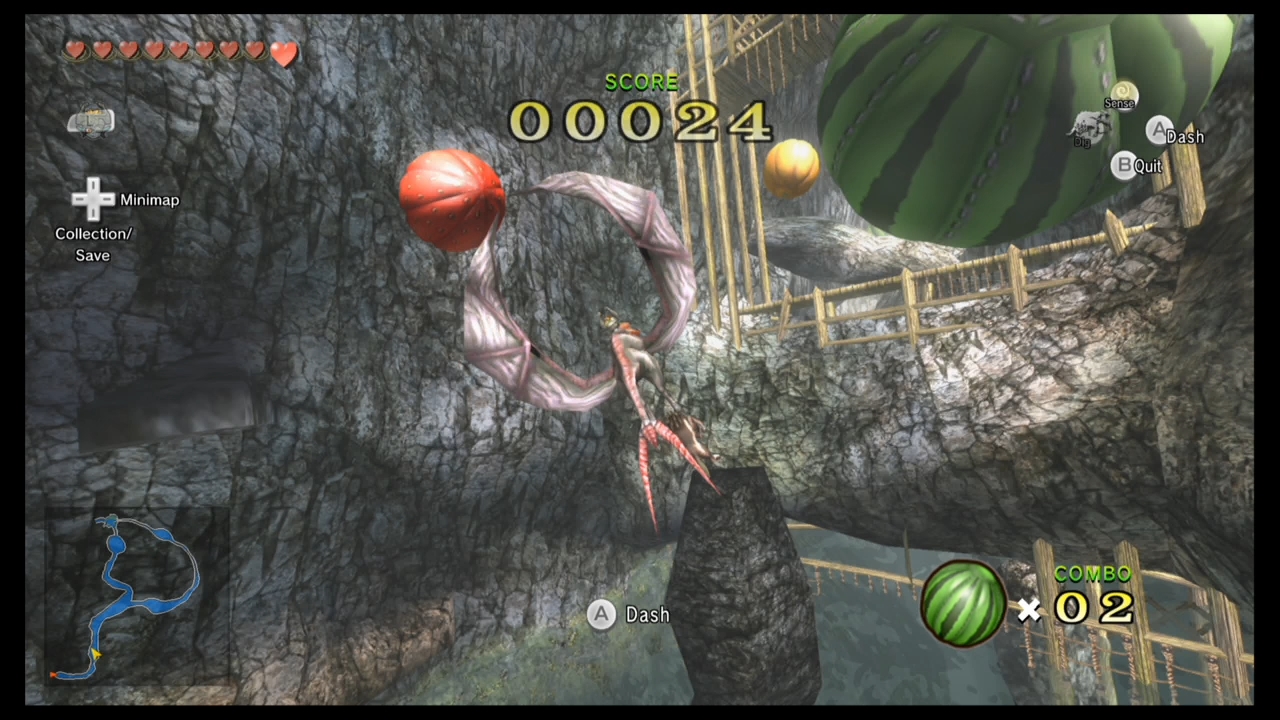Click the B button circle beside Quit

tap(1124, 165)
